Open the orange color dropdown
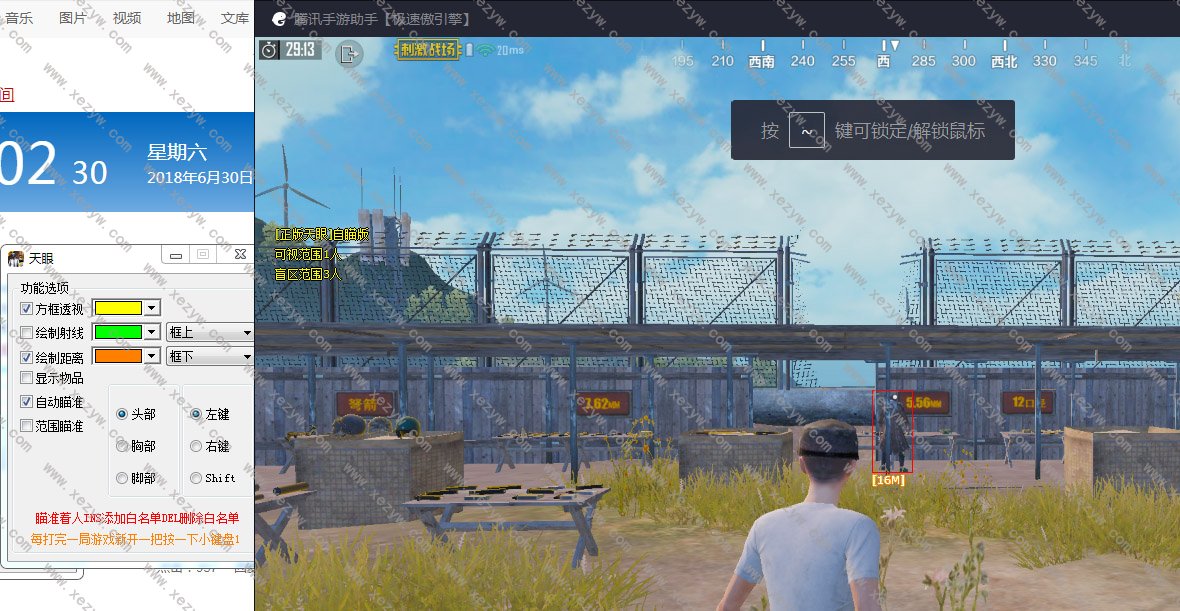This screenshot has width=1180, height=611. (x=152, y=356)
